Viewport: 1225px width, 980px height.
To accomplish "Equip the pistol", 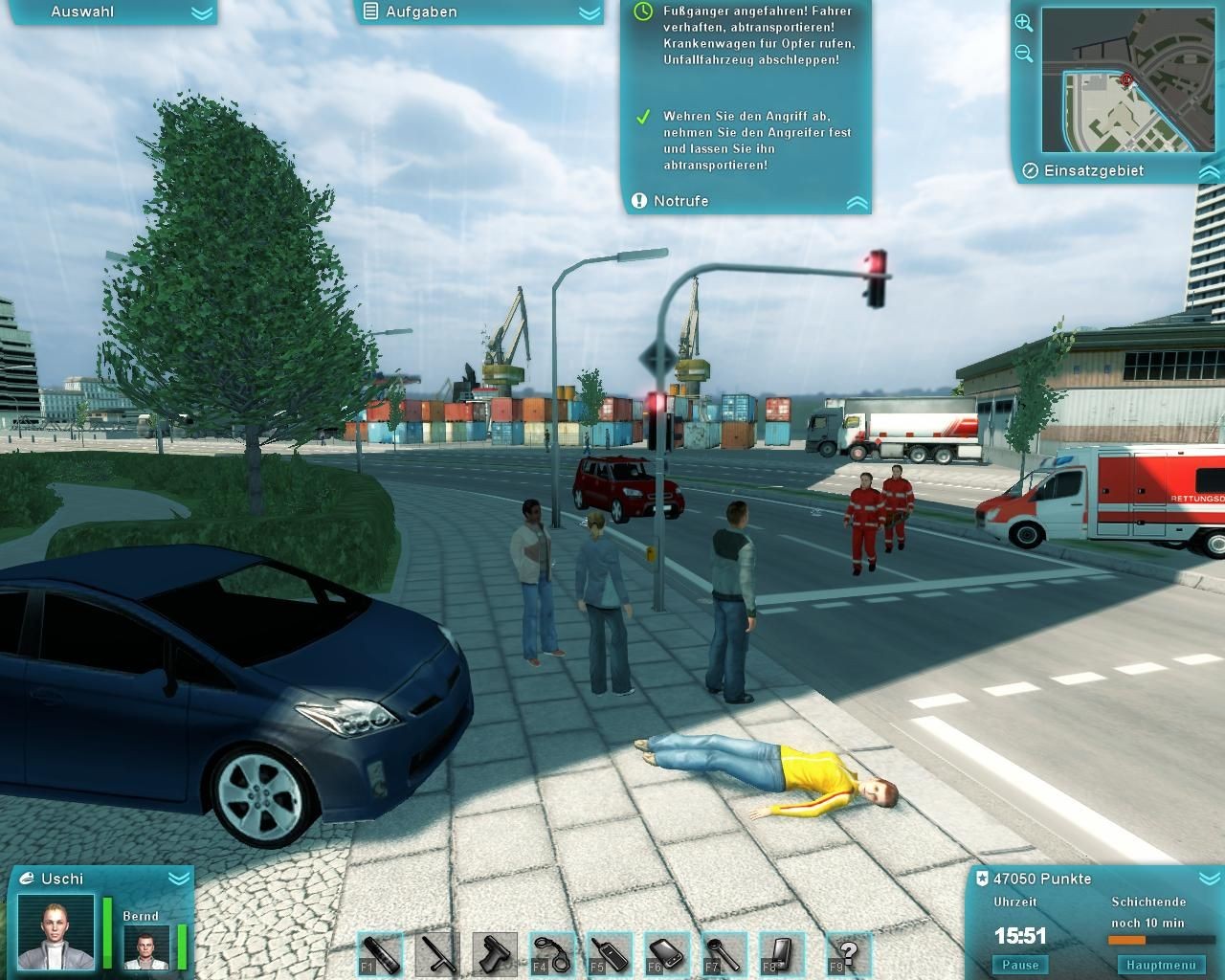I will pos(495,954).
